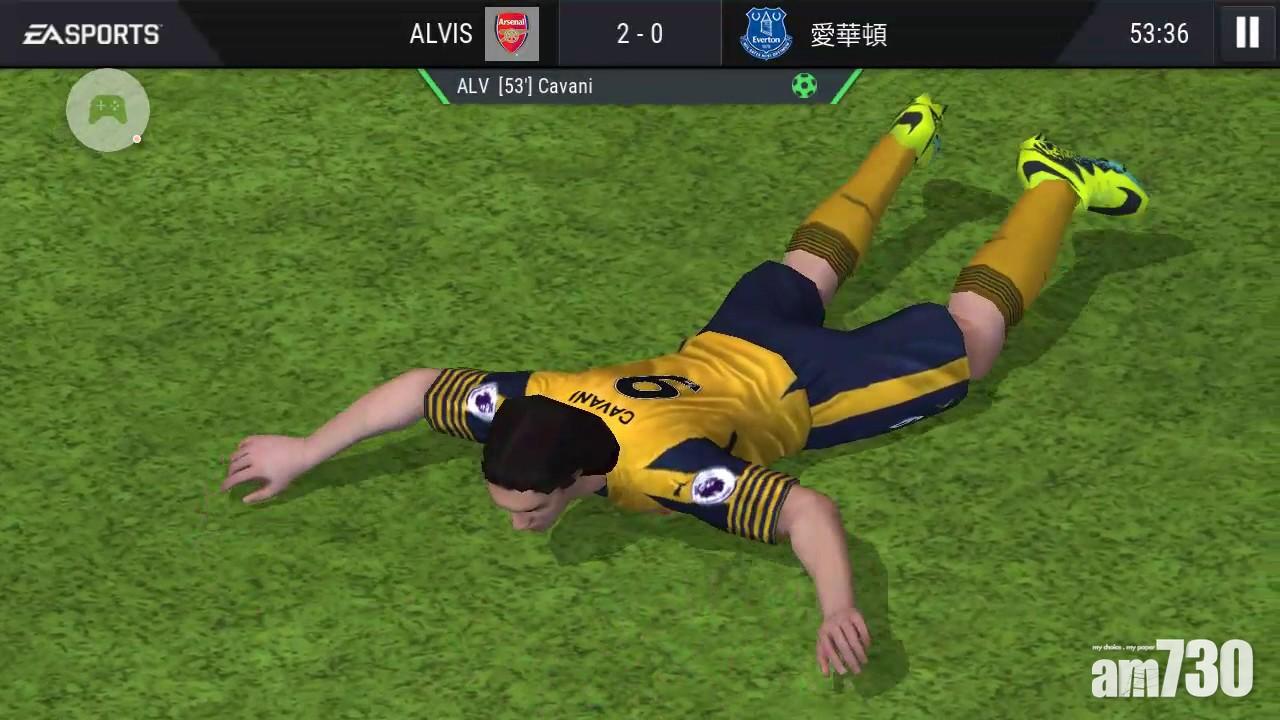Viewport: 1280px width, 720px height.
Task: Pause the match using the pause icon
Action: 1246,33
